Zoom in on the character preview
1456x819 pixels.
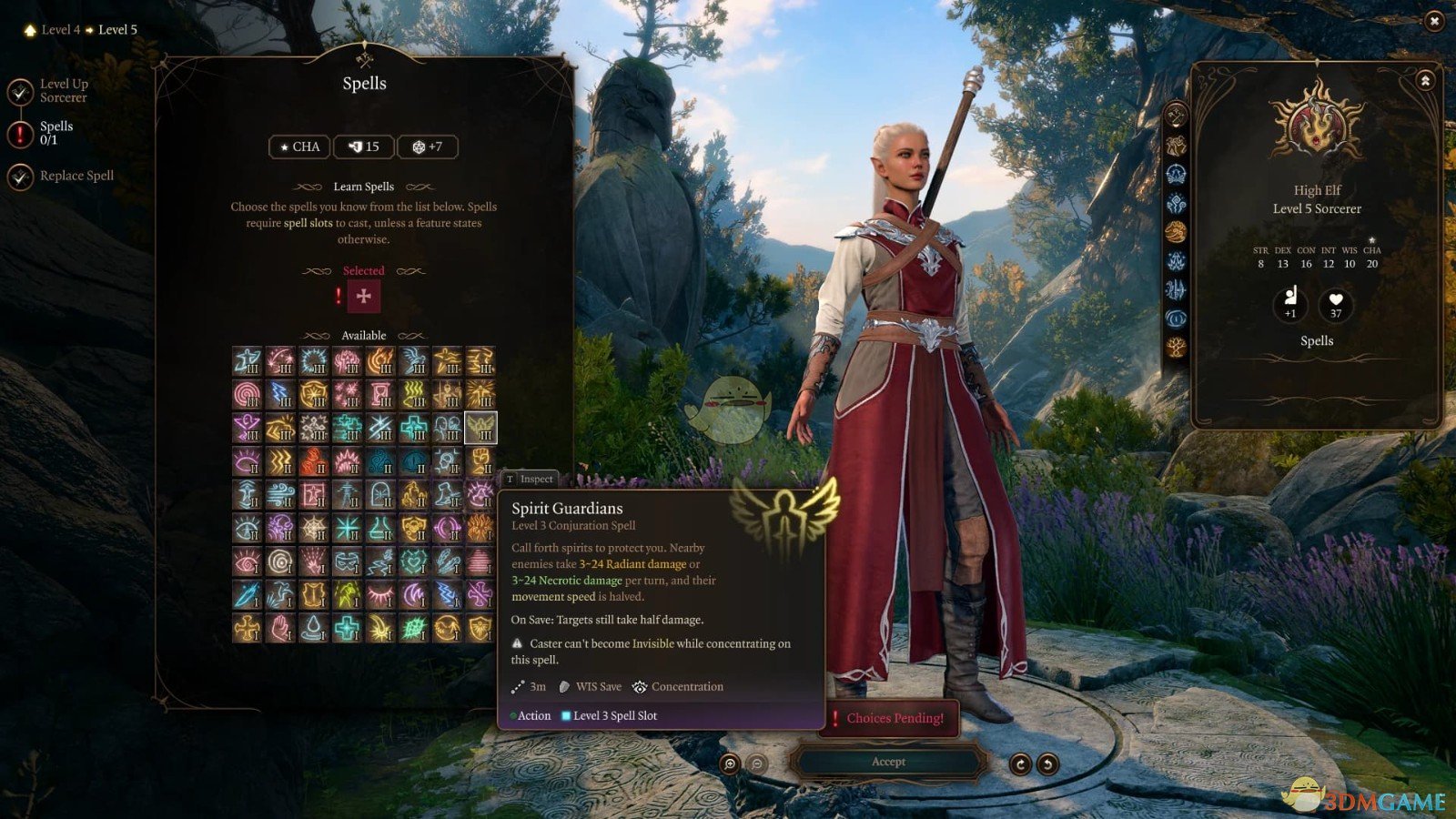730,764
